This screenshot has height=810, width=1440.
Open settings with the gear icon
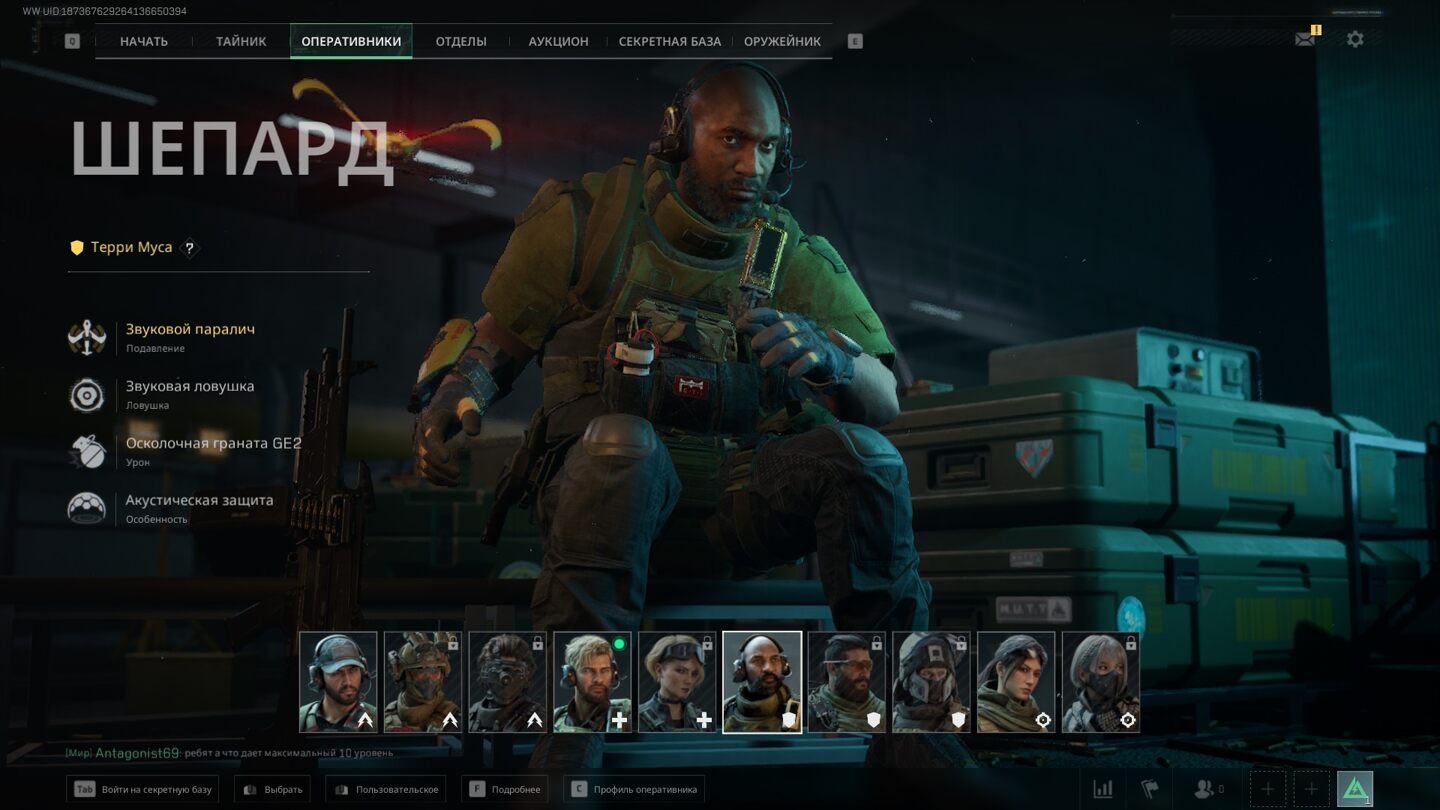click(x=1355, y=39)
